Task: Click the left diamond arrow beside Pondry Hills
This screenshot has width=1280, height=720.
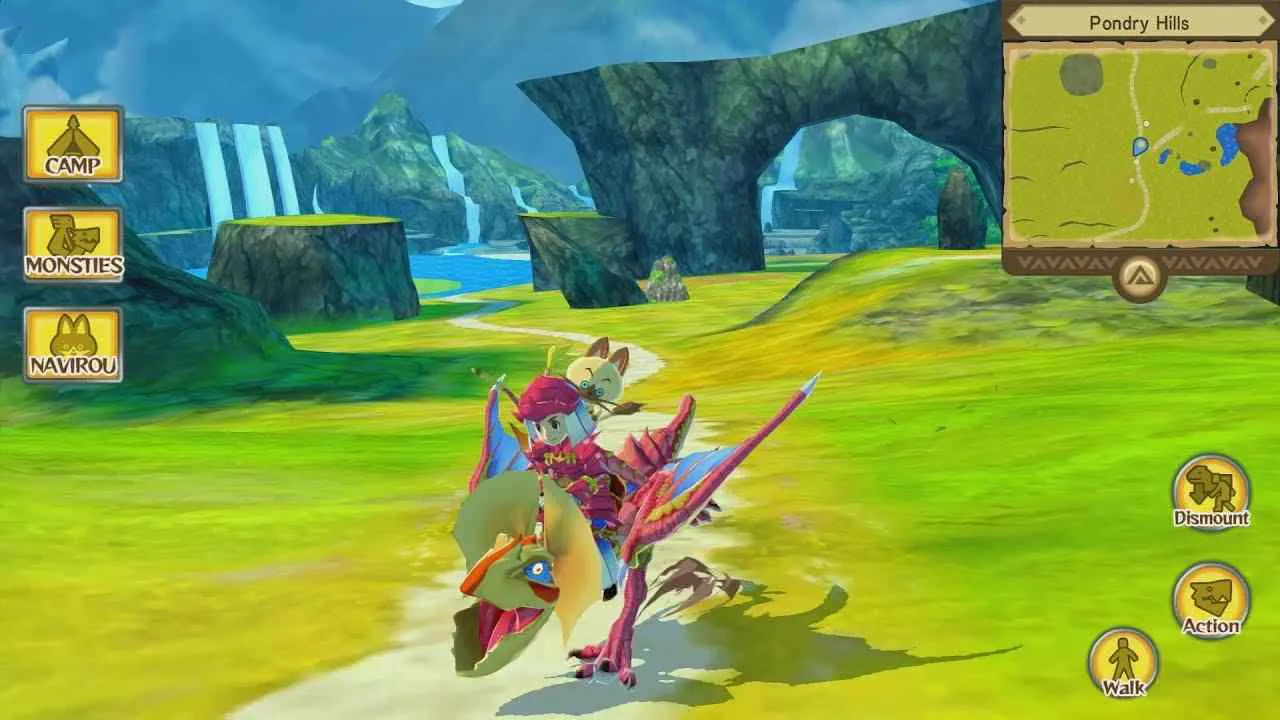Action: (x=1021, y=22)
